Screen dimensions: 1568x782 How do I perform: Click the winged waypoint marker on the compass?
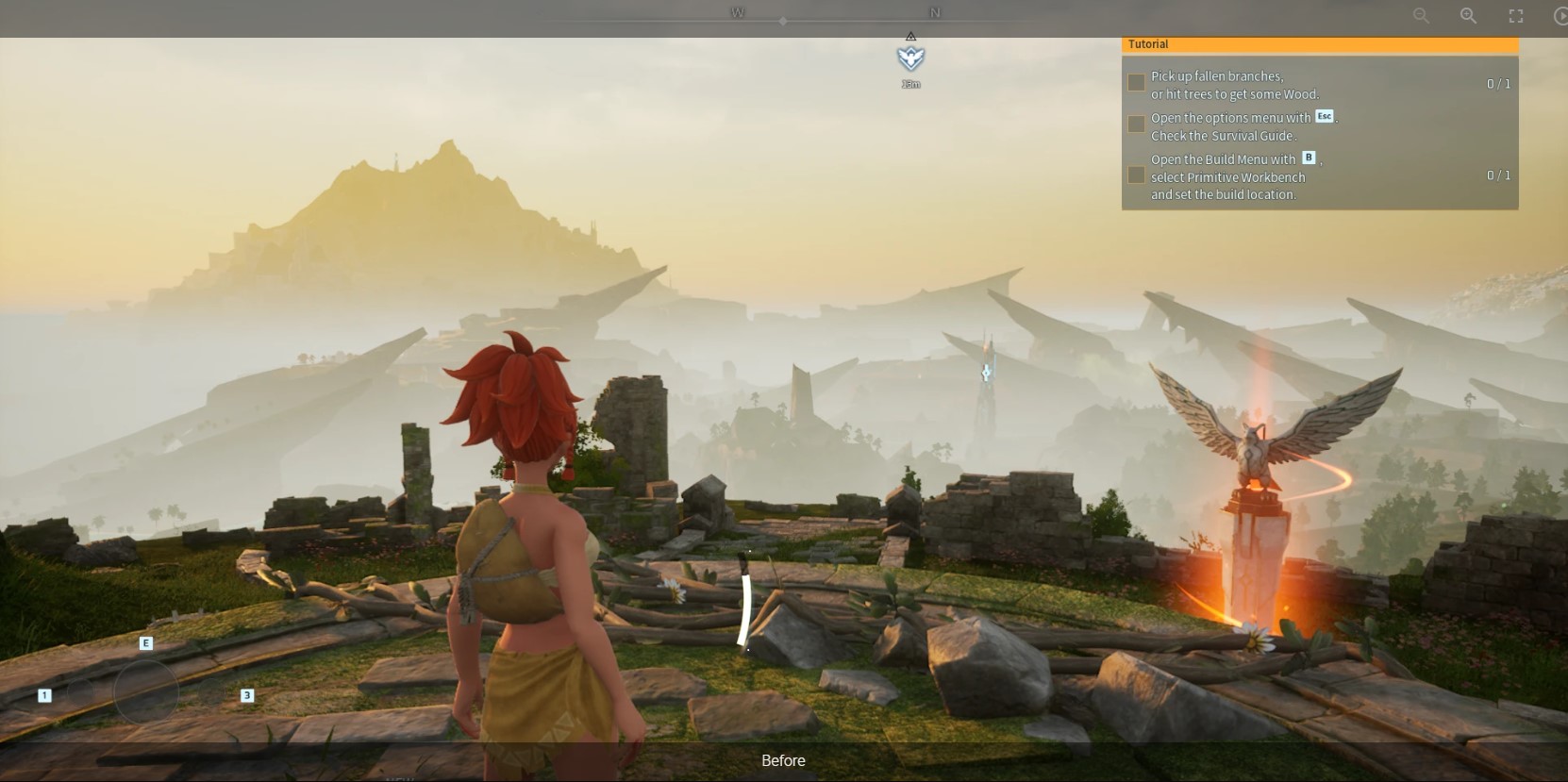(x=910, y=58)
